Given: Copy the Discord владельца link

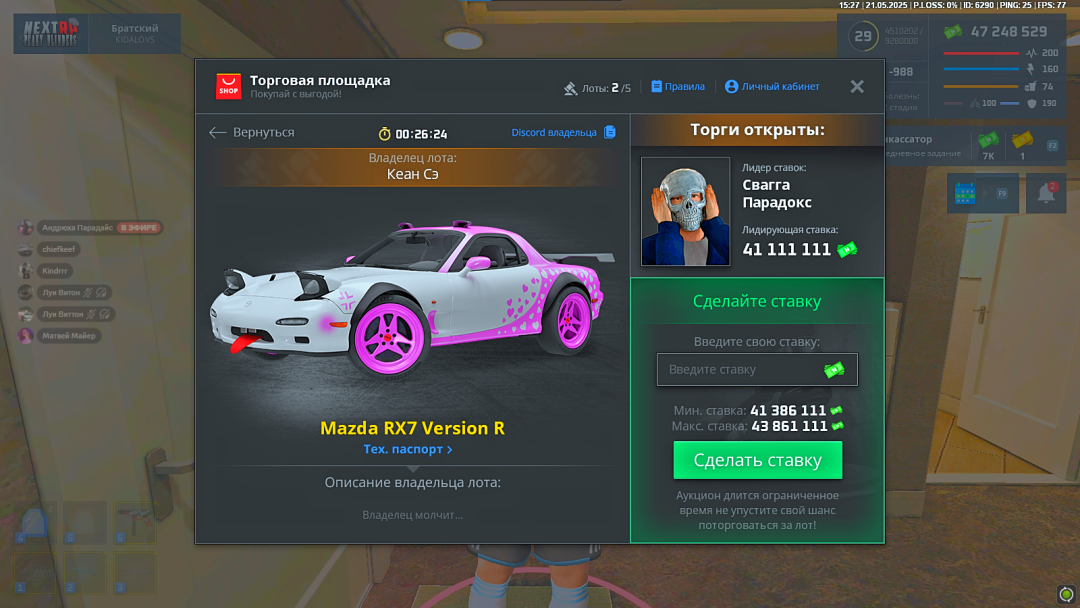Looking at the screenshot, I should pyautogui.click(x=563, y=133).
